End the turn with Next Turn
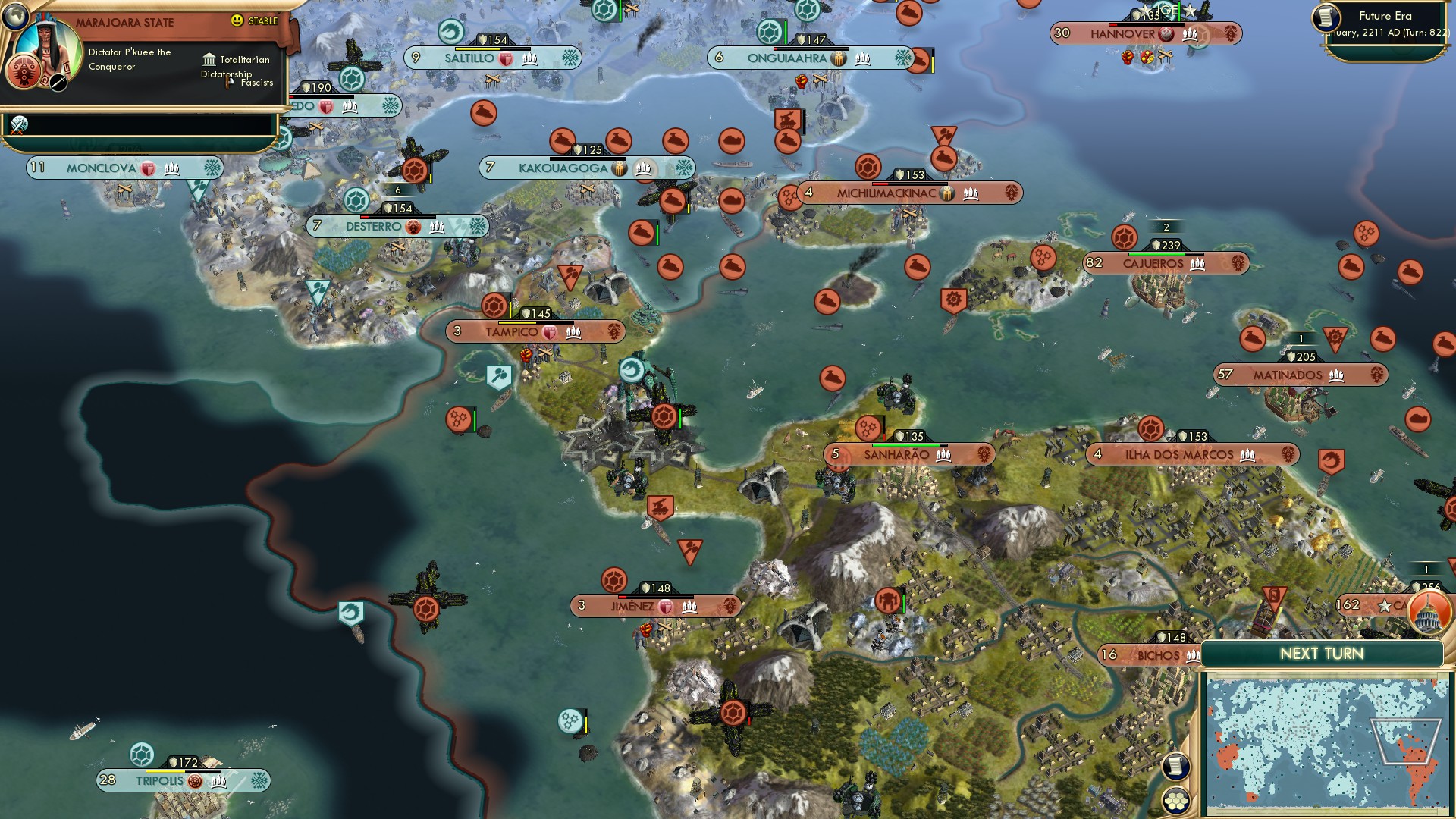The image size is (1456, 819). (x=1321, y=654)
